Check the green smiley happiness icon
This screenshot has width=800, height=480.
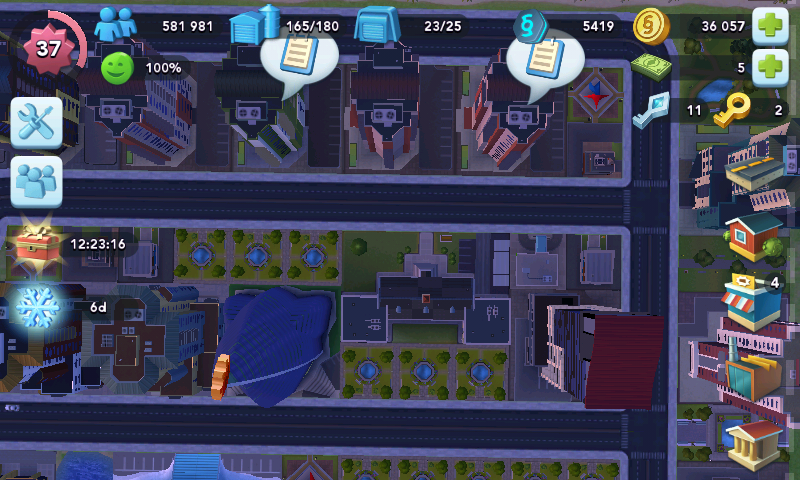click(117, 68)
